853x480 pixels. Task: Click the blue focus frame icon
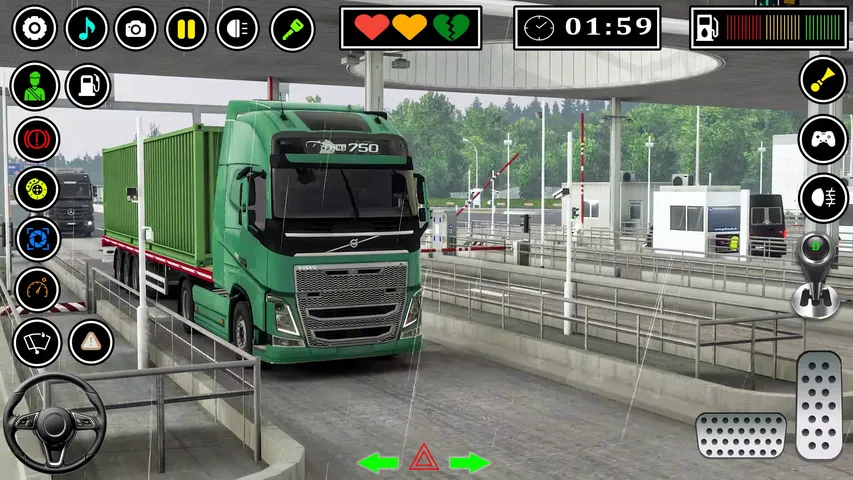click(37, 238)
